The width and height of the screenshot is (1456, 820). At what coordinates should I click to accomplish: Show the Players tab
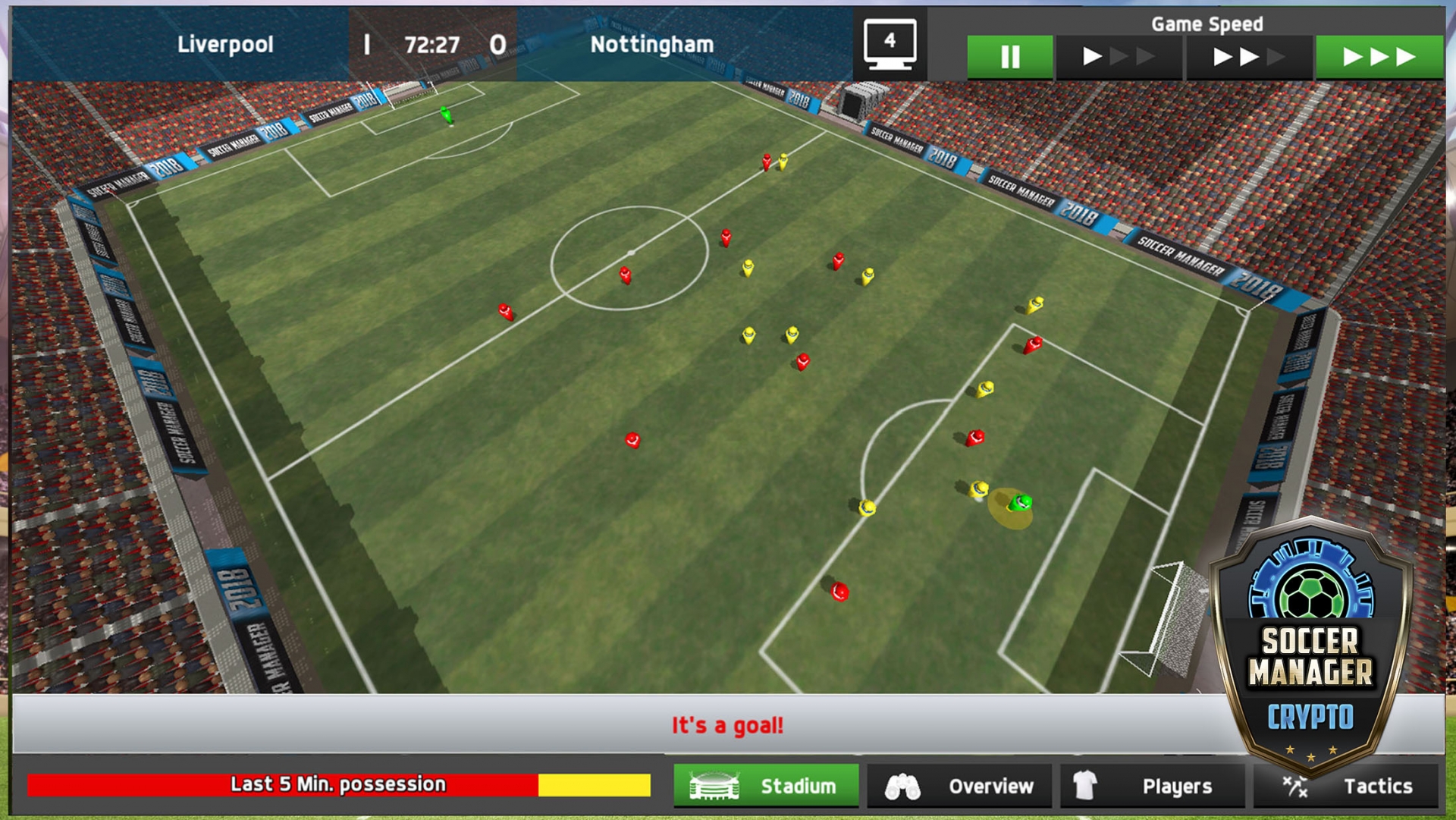click(x=1152, y=786)
